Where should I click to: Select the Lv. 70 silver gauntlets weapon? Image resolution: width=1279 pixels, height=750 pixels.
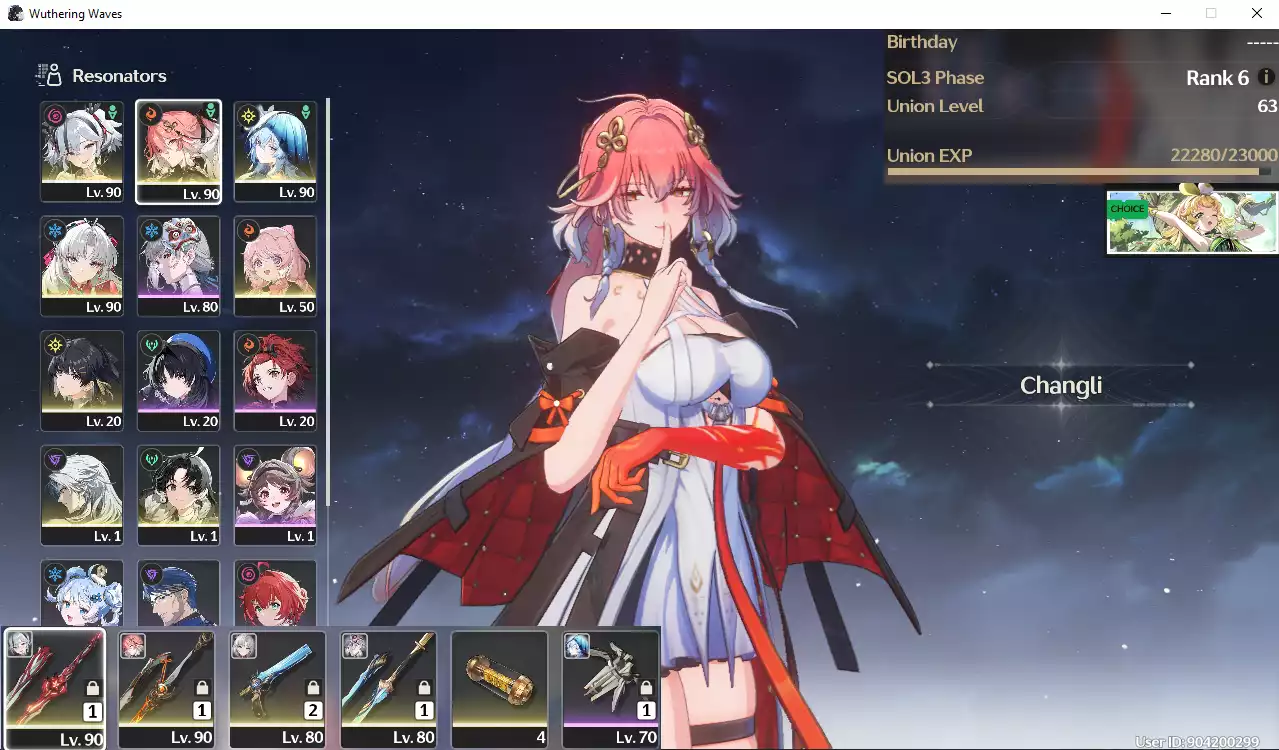(x=610, y=687)
